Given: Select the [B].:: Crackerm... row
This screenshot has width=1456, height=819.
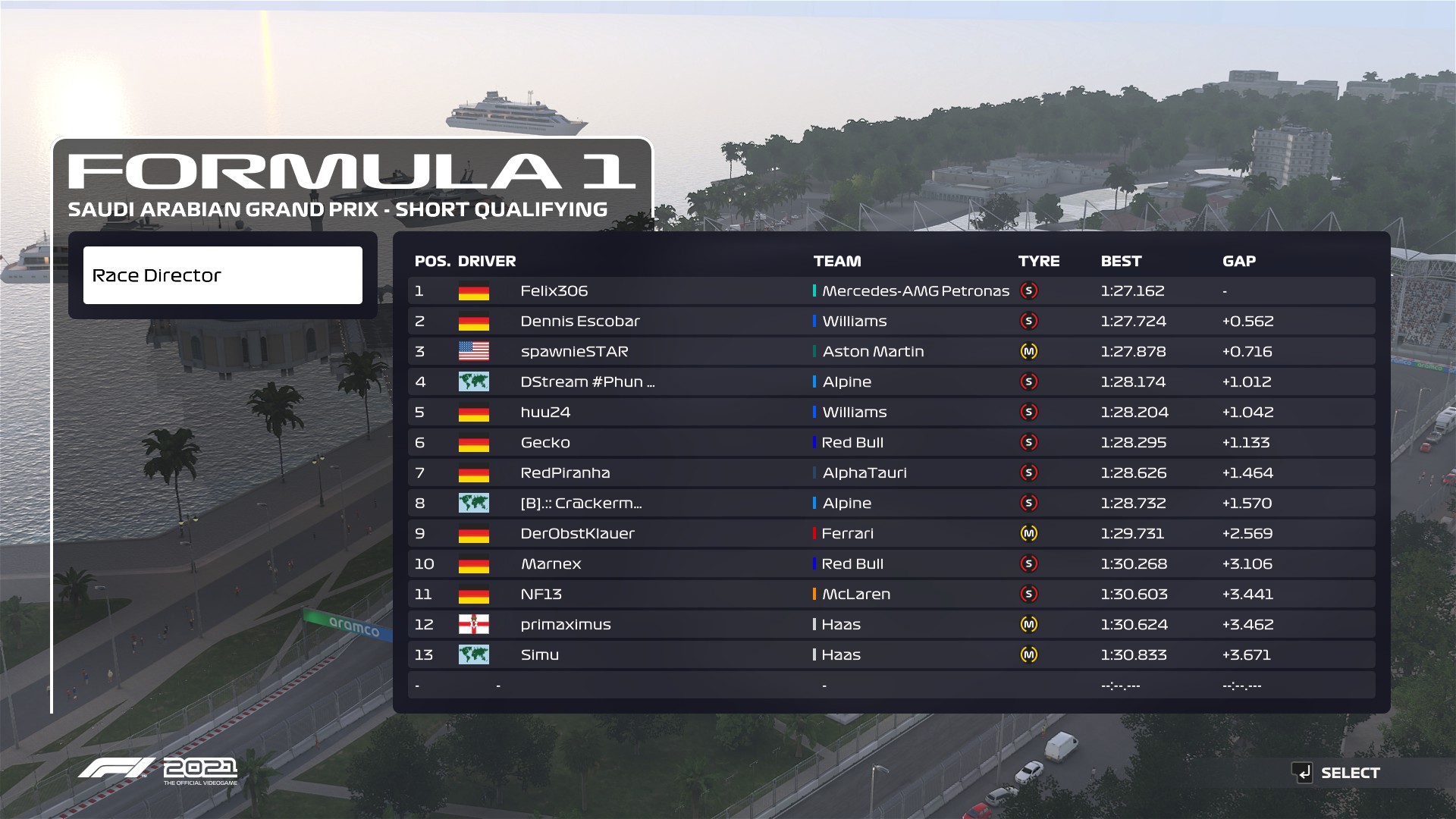Looking at the screenshot, I should click(890, 504).
